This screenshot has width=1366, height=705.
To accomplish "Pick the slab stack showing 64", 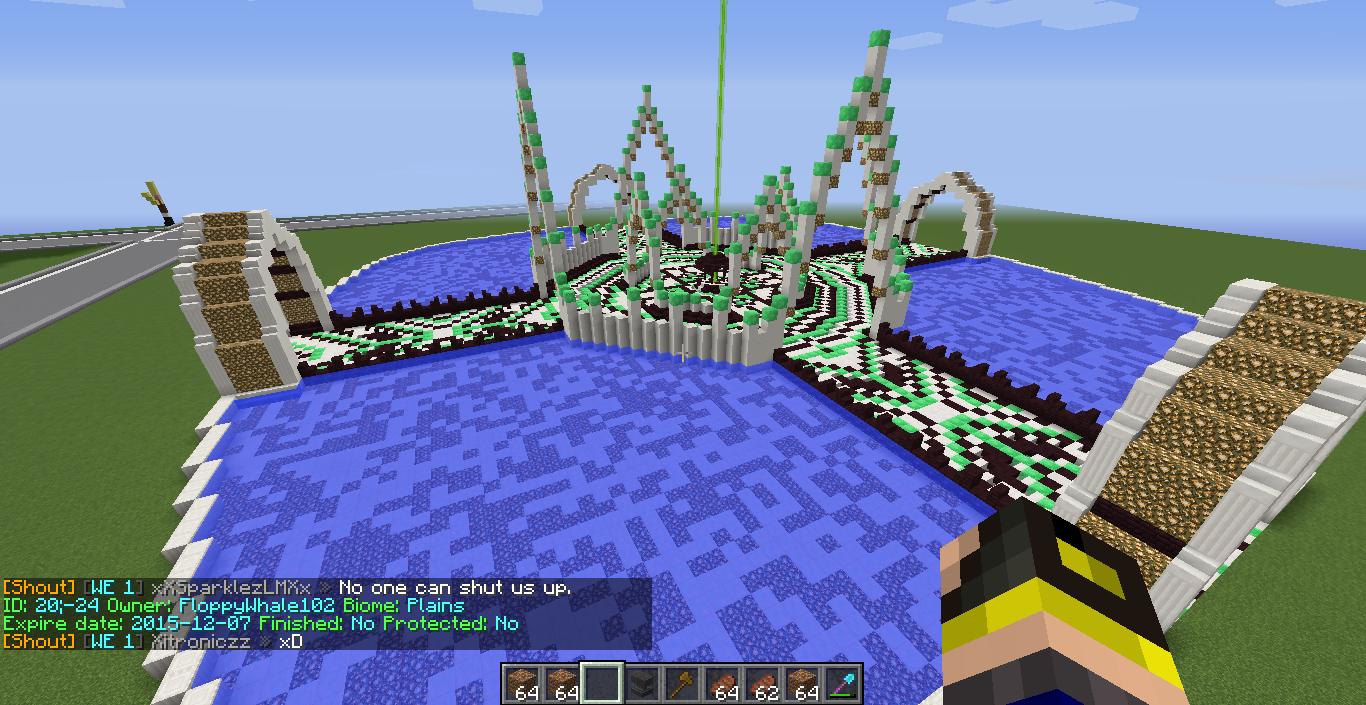I will click(723, 684).
